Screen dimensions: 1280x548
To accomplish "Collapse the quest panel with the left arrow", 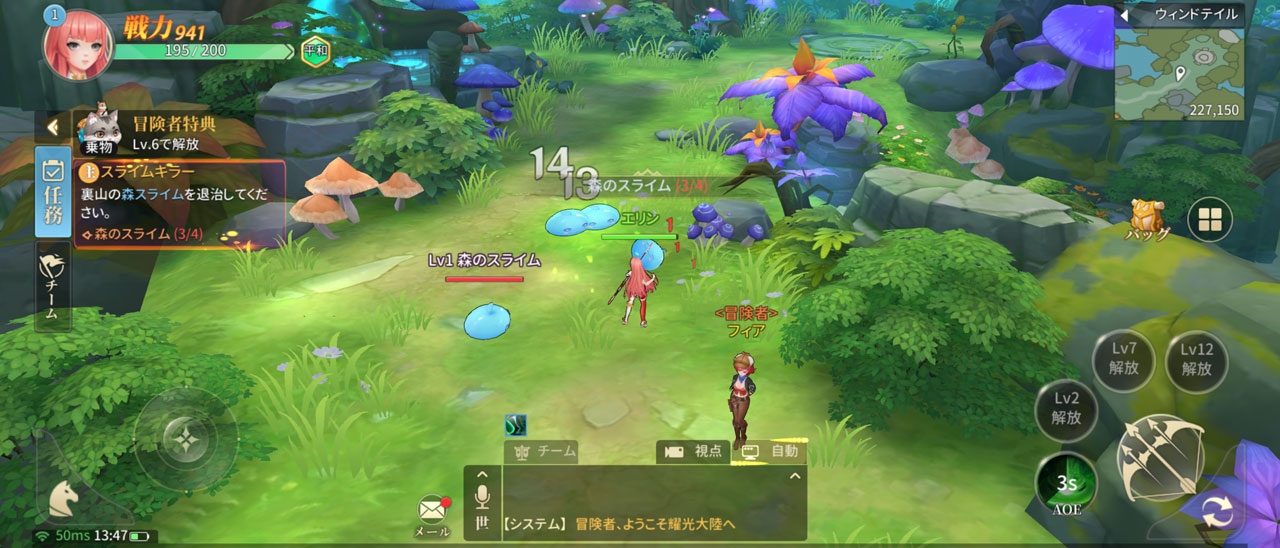I will click(52, 127).
